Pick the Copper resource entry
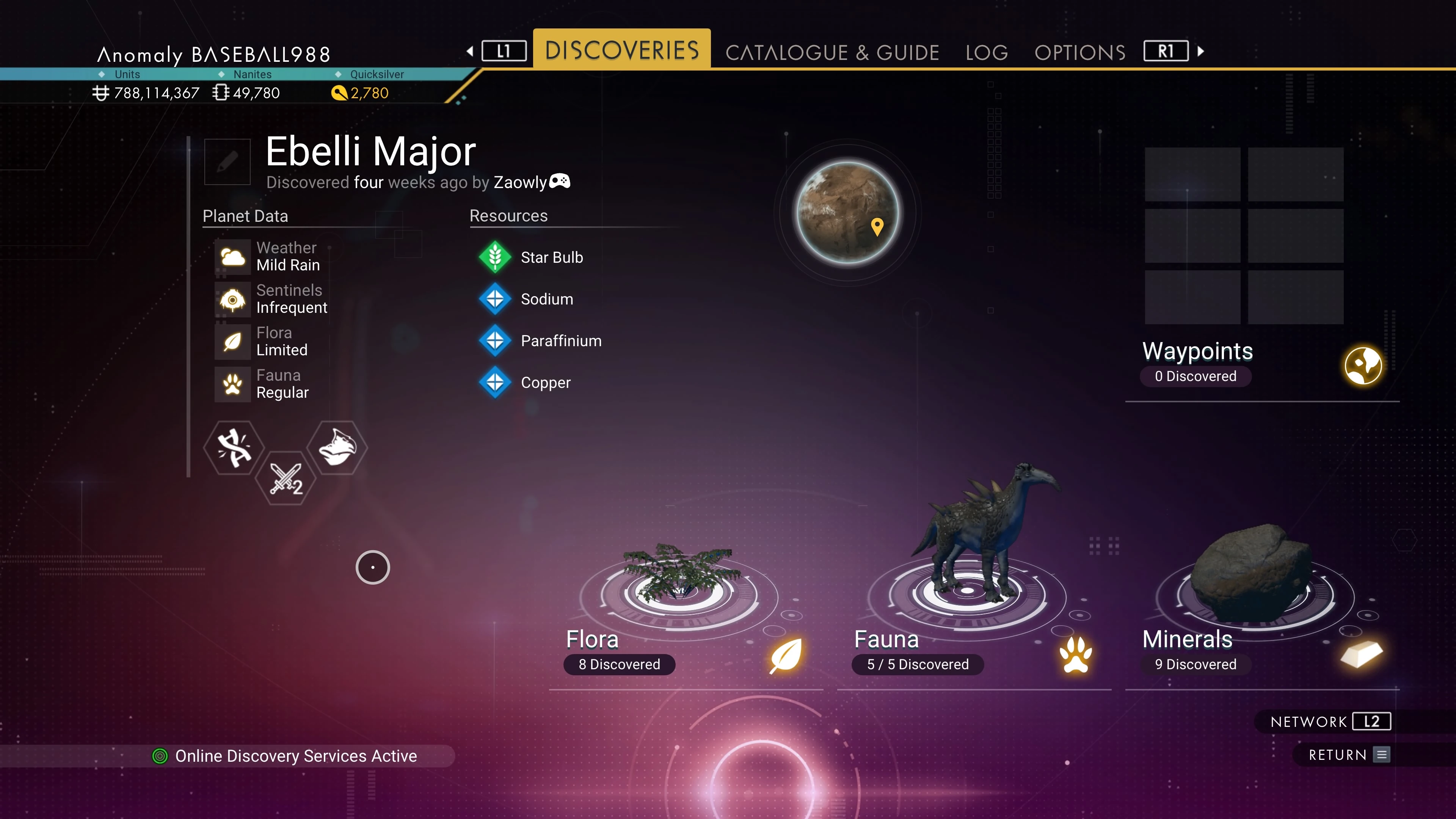The height and width of the screenshot is (819, 1456). coord(546,383)
